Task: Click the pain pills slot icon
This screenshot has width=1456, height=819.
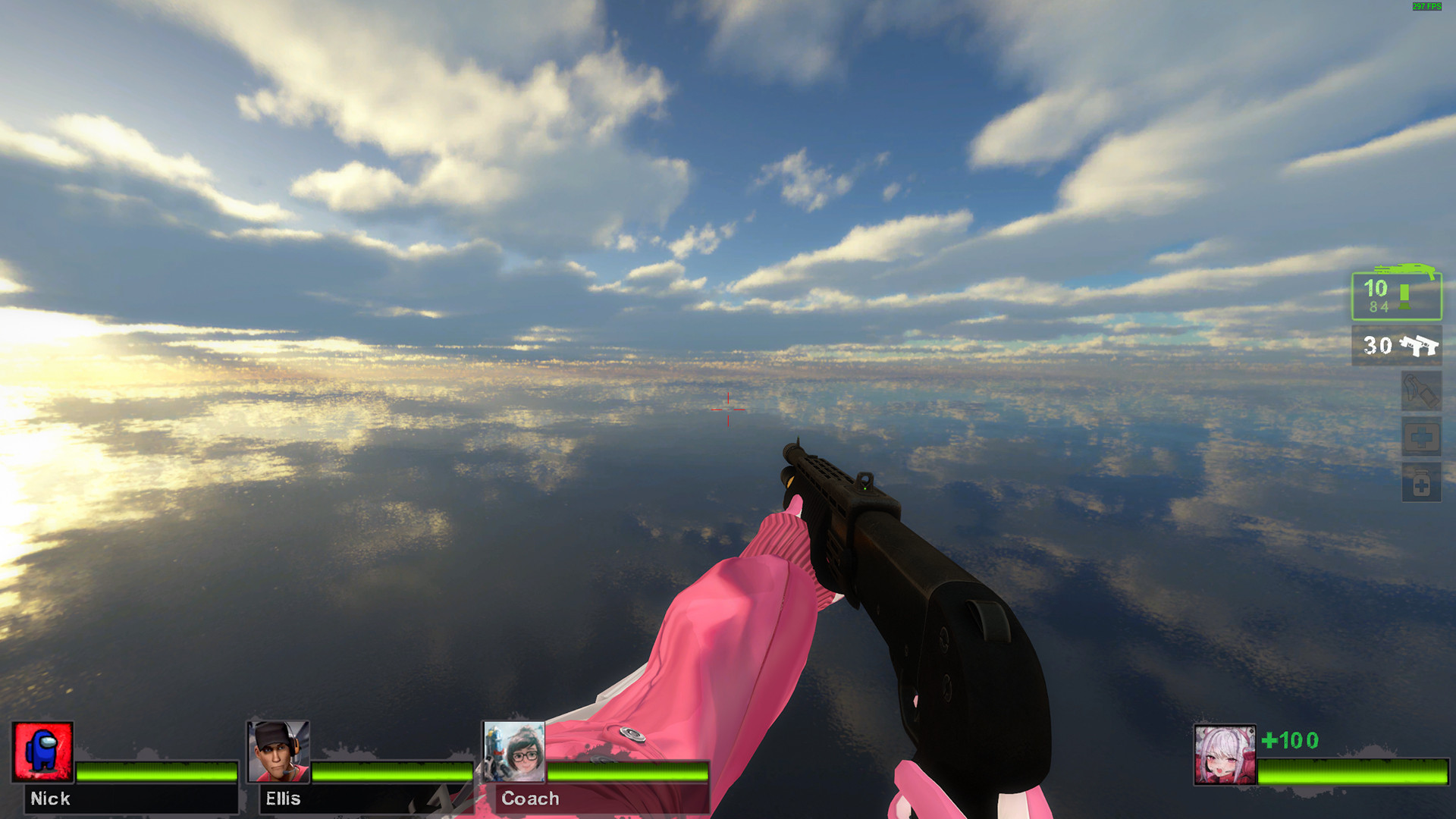Action: [1422, 483]
